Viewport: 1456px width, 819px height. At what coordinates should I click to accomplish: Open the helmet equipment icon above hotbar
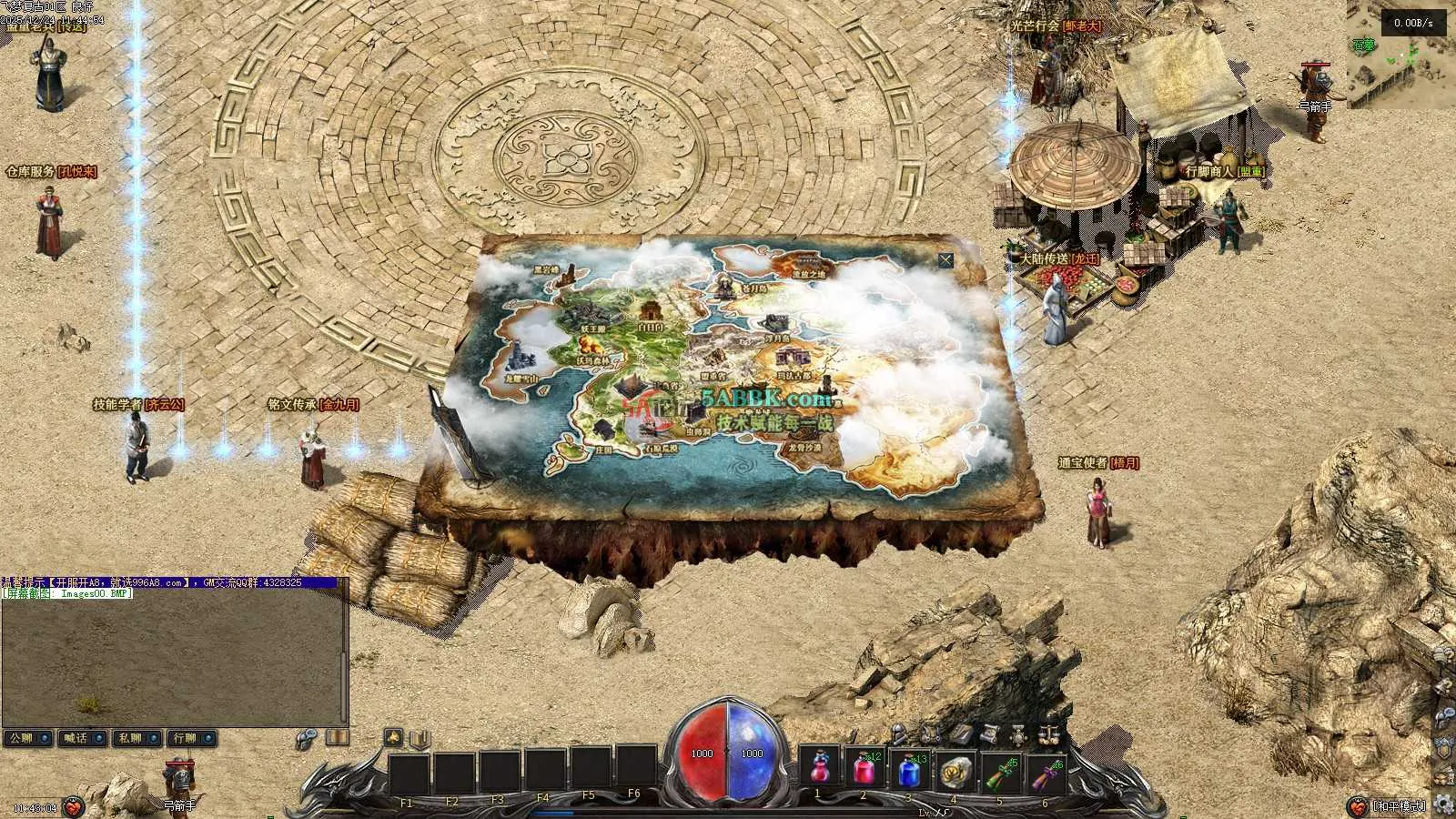click(899, 733)
